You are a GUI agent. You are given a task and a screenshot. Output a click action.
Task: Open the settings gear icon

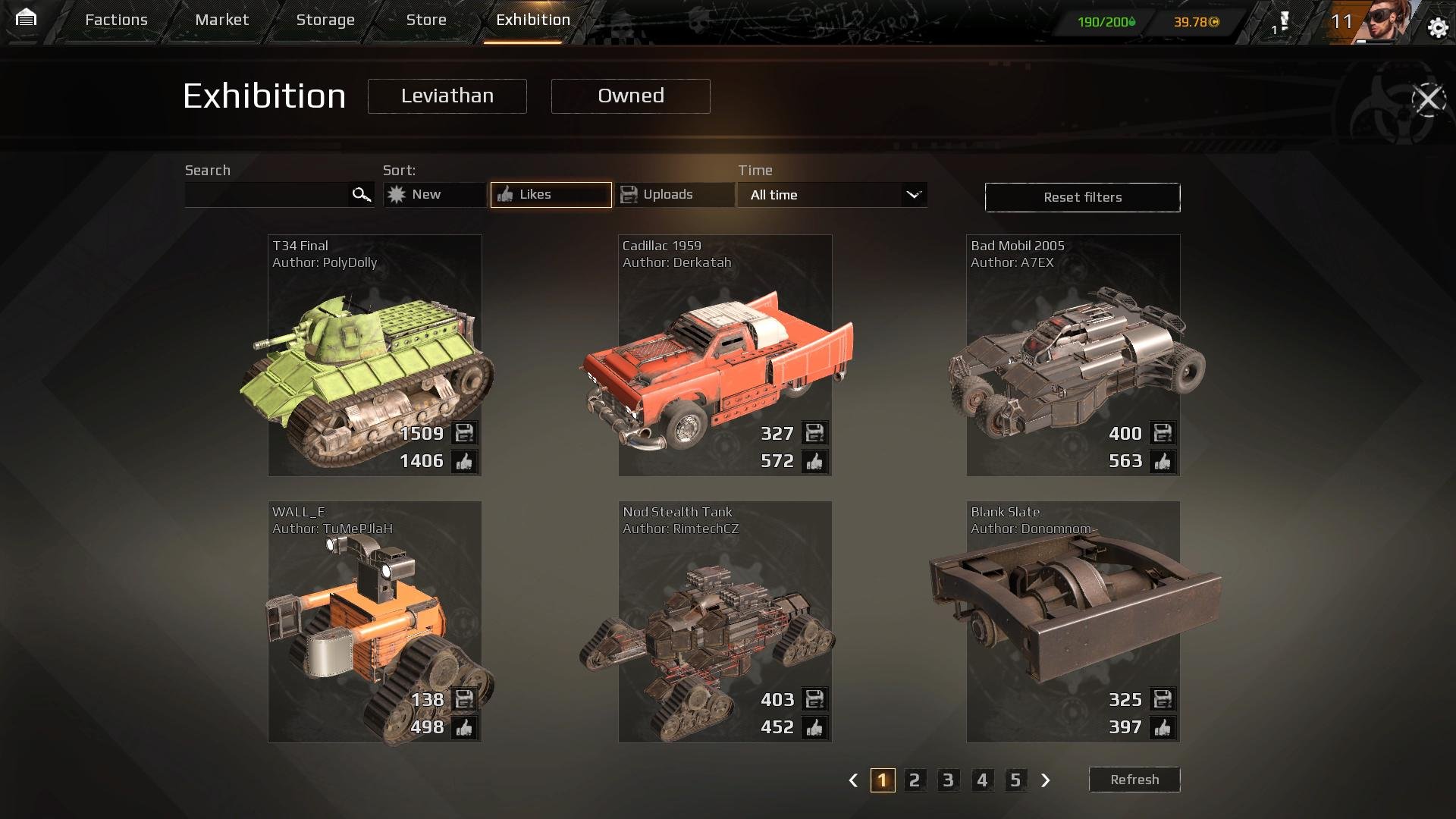pos(1438,28)
